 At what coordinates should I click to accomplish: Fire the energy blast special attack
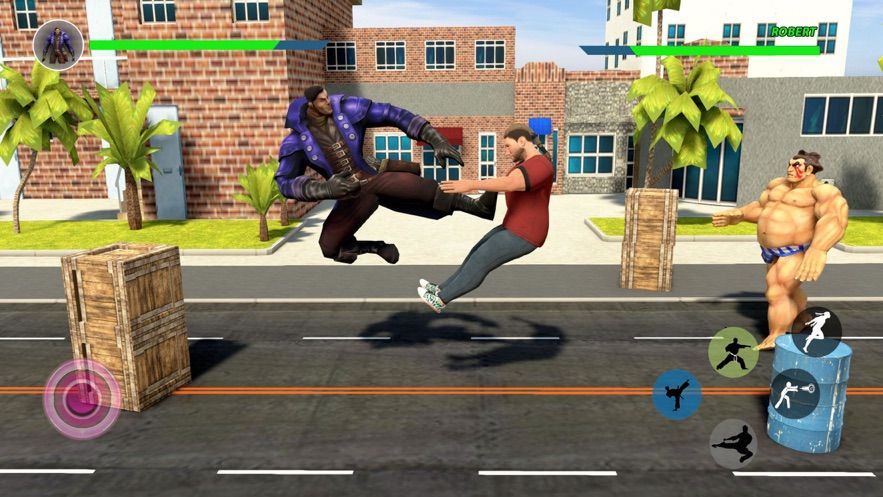point(795,393)
